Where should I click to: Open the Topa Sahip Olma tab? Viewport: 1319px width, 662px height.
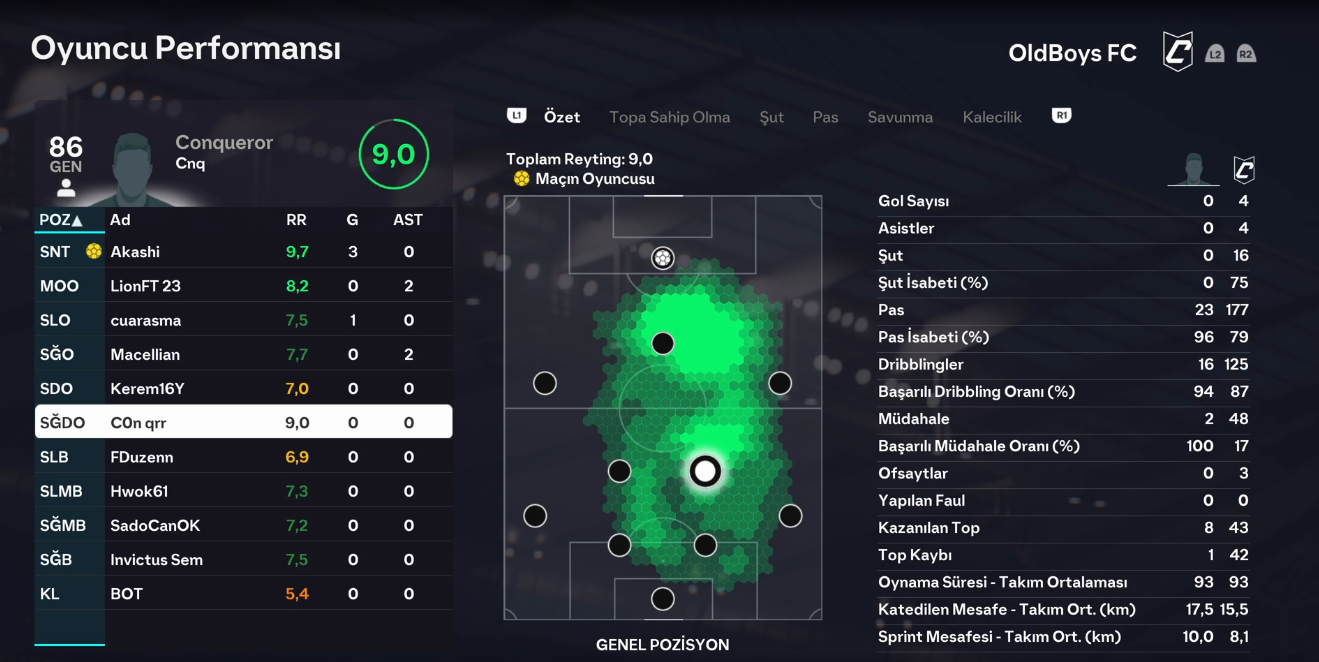coord(669,117)
